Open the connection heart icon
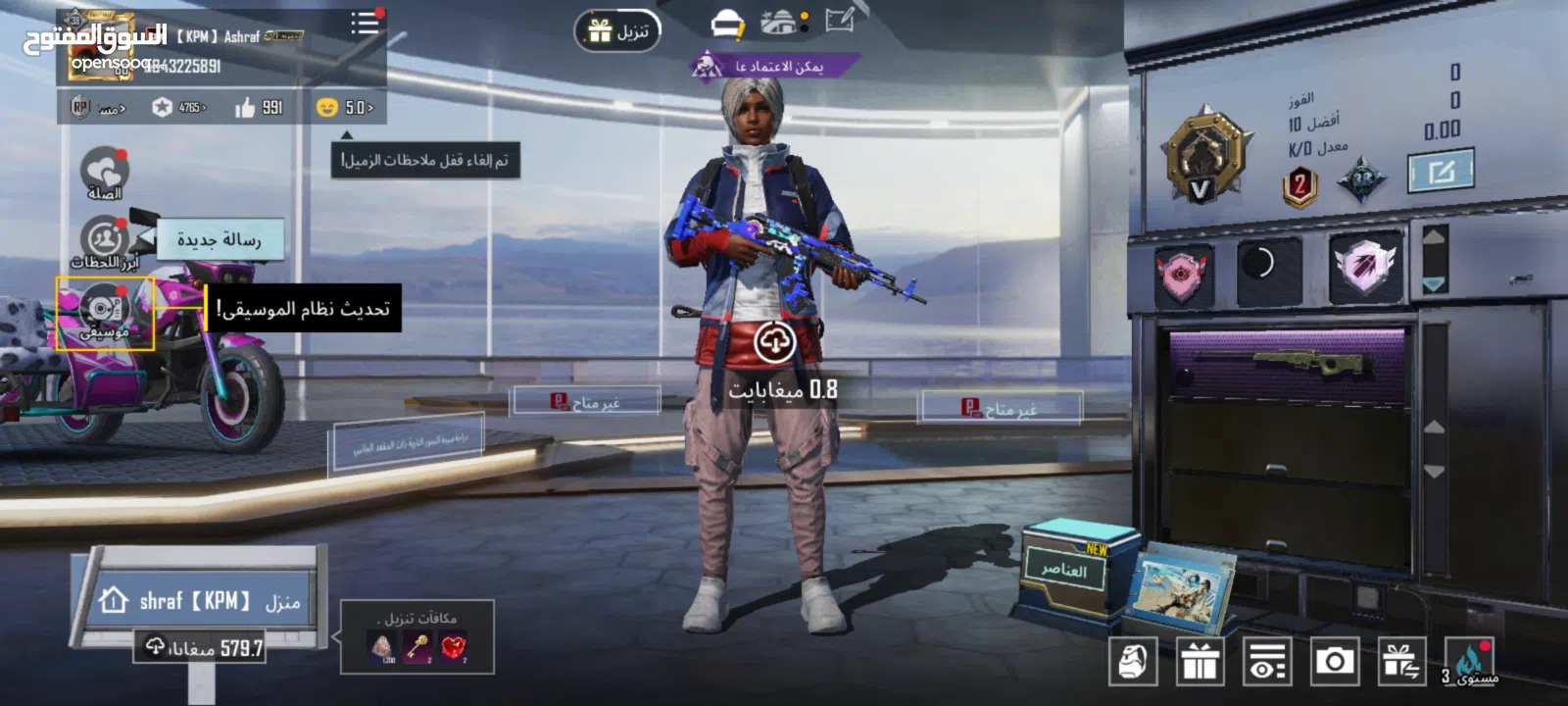 click(104, 173)
